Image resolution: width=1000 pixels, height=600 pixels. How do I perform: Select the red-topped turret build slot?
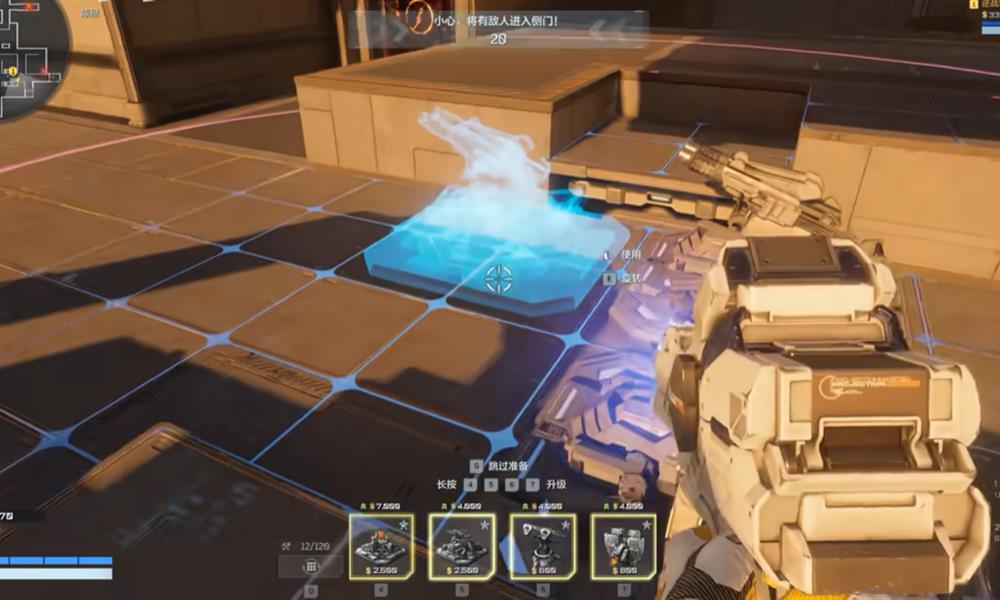pyautogui.click(x=382, y=546)
